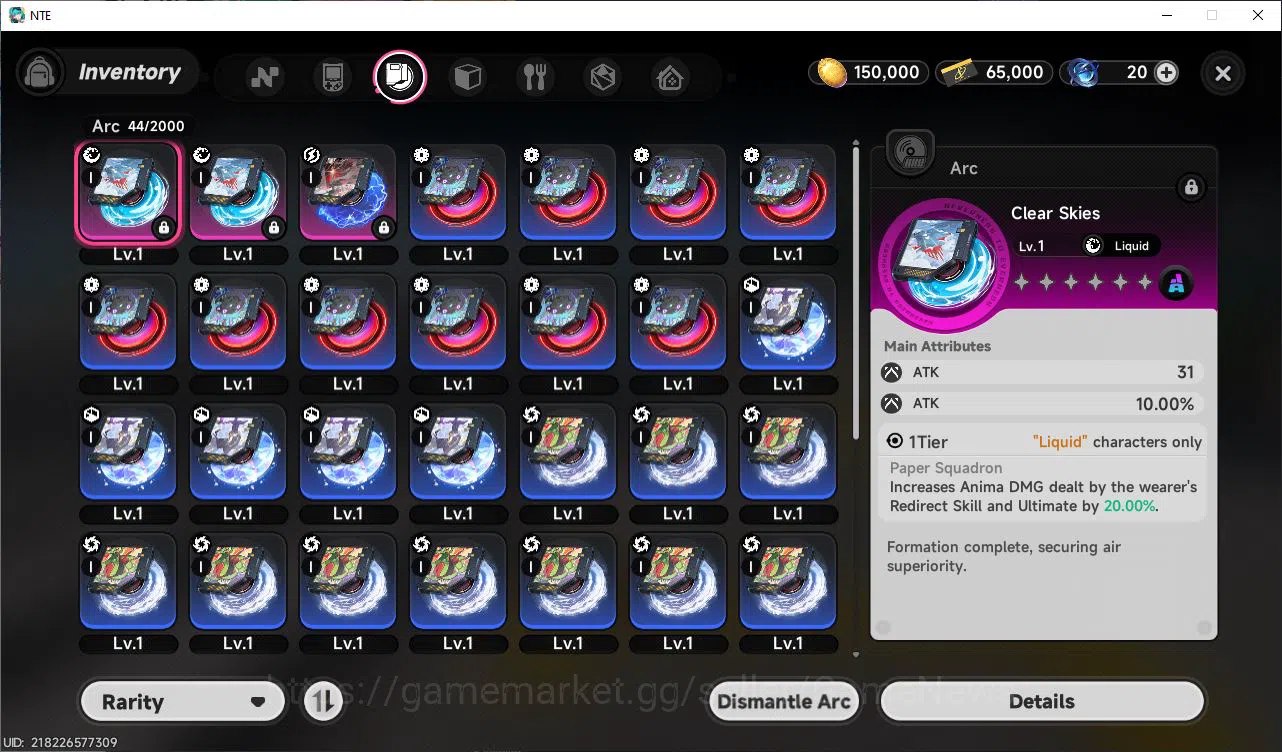Viewport: 1282px width, 752px height.
Task: Open the food items category with utensils icon
Action: (x=536, y=76)
